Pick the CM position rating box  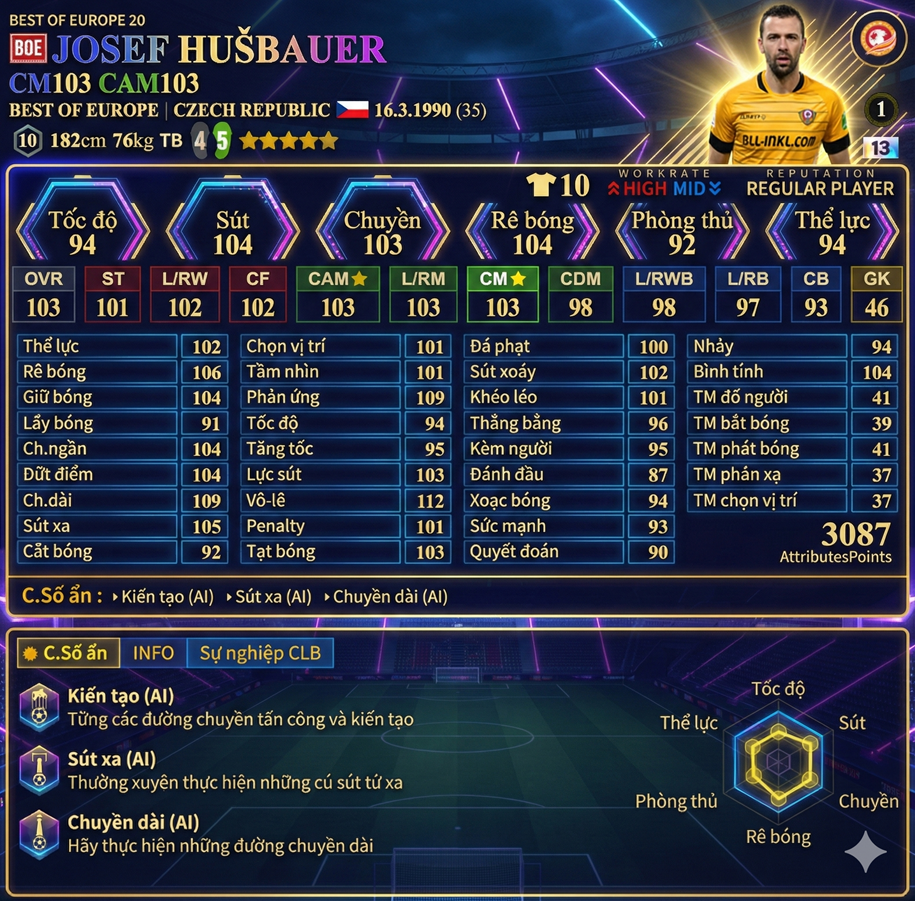click(503, 295)
